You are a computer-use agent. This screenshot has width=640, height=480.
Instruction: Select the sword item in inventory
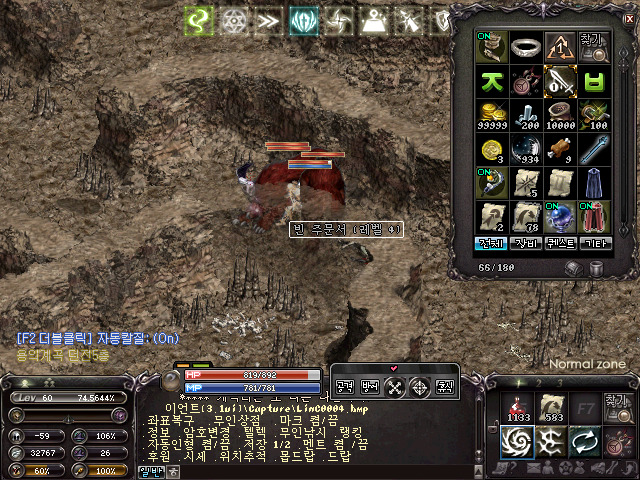click(560, 79)
